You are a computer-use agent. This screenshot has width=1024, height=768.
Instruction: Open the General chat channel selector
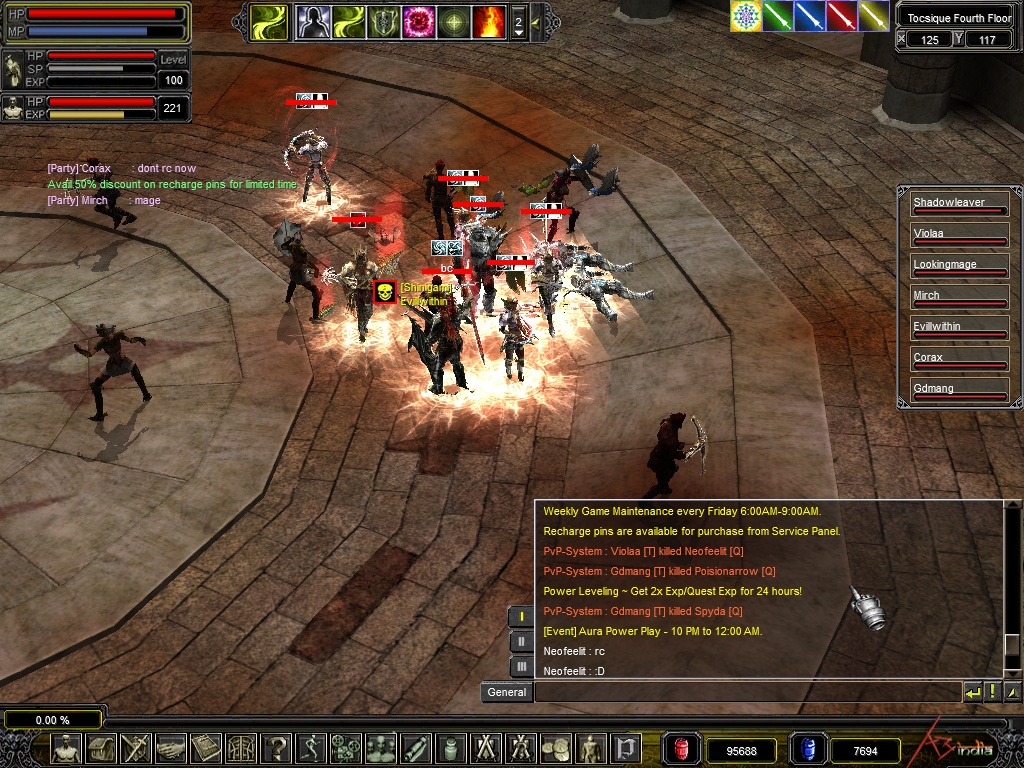(x=507, y=692)
